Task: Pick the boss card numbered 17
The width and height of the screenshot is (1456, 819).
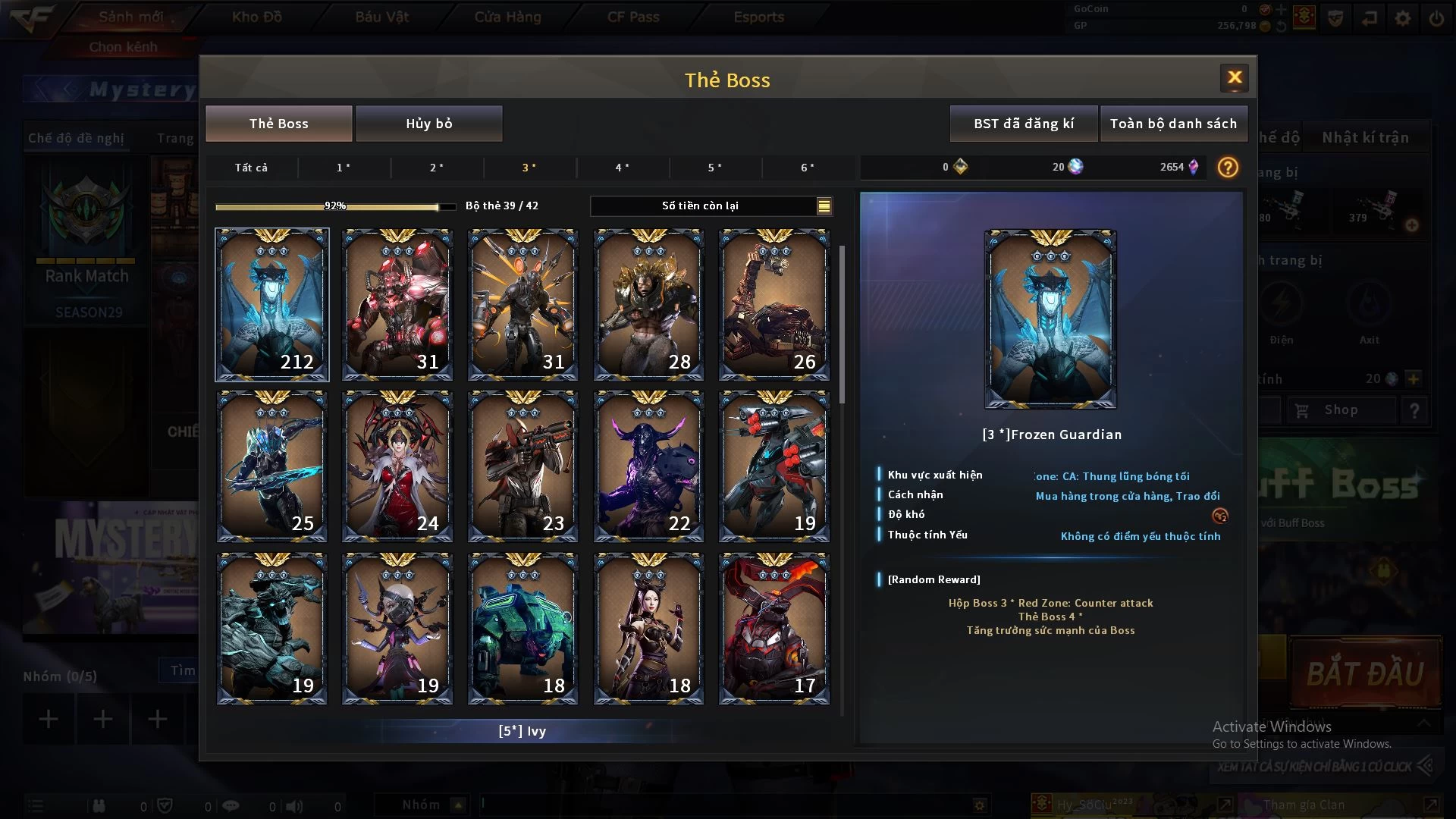Action: pyautogui.click(x=773, y=629)
